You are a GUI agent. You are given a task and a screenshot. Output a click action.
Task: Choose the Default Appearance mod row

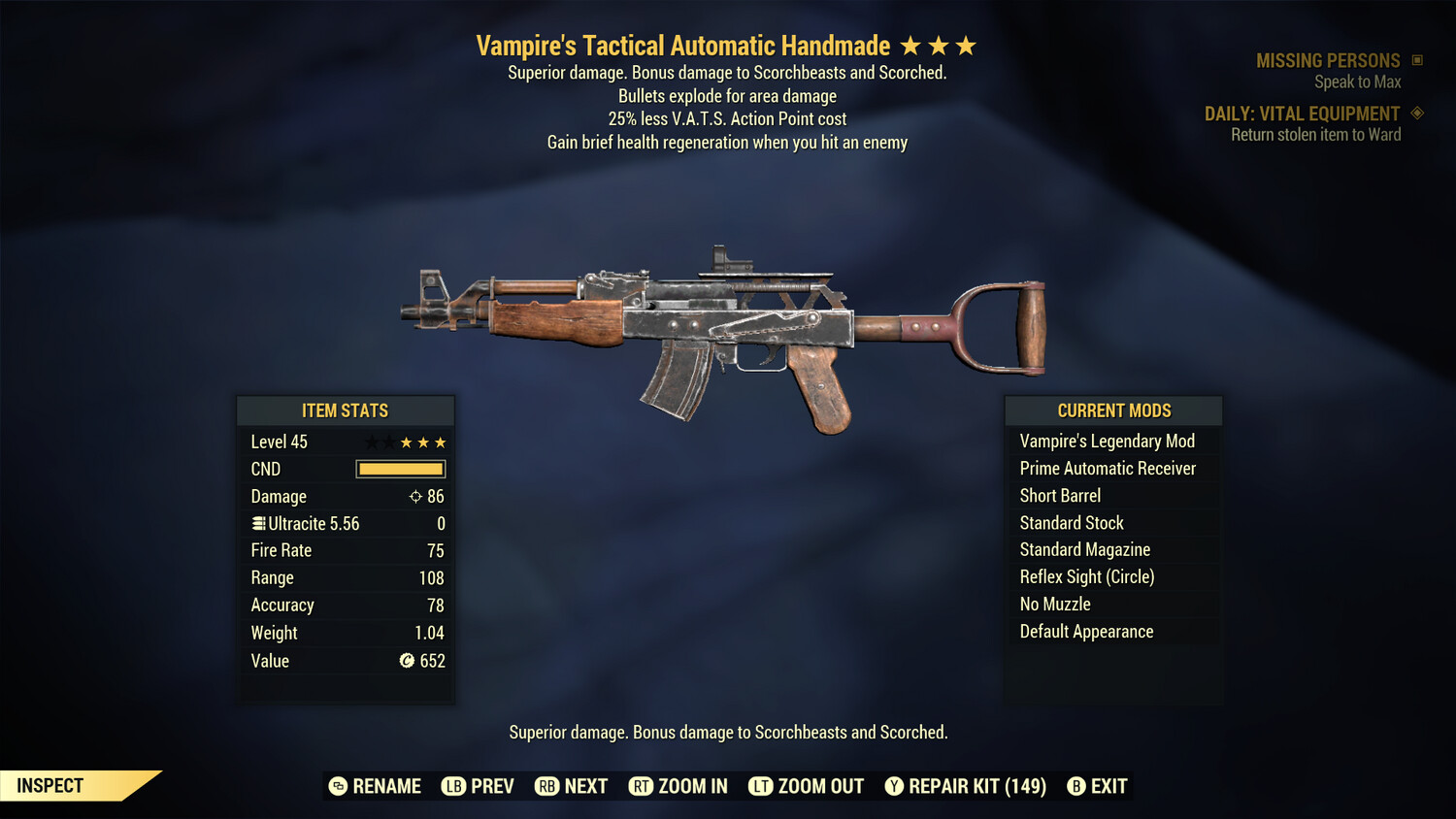point(1086,632)
